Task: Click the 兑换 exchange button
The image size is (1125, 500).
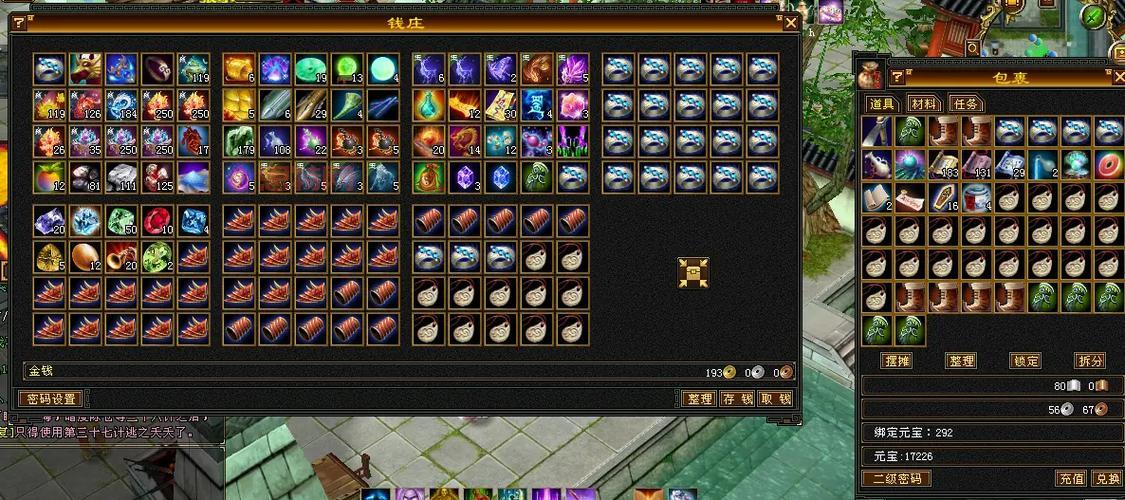Action: click(1105, 479)
